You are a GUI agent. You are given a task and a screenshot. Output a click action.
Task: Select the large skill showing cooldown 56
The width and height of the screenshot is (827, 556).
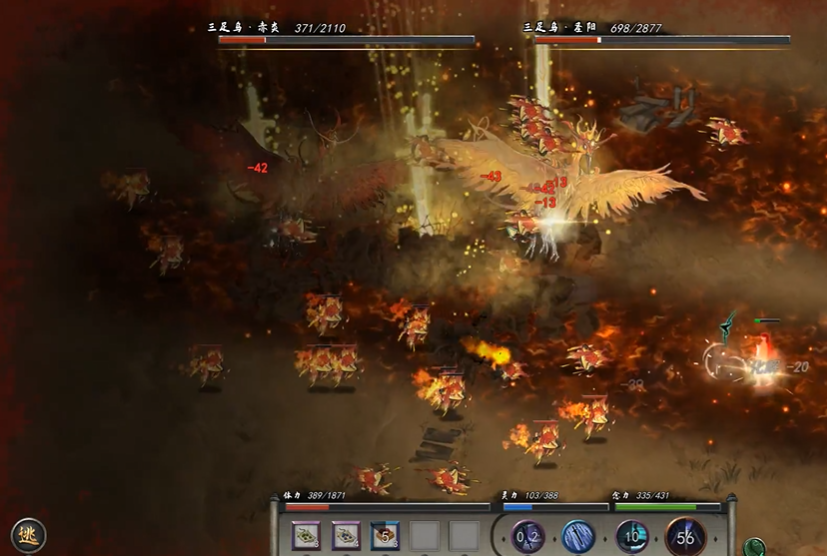pos(686,537)
